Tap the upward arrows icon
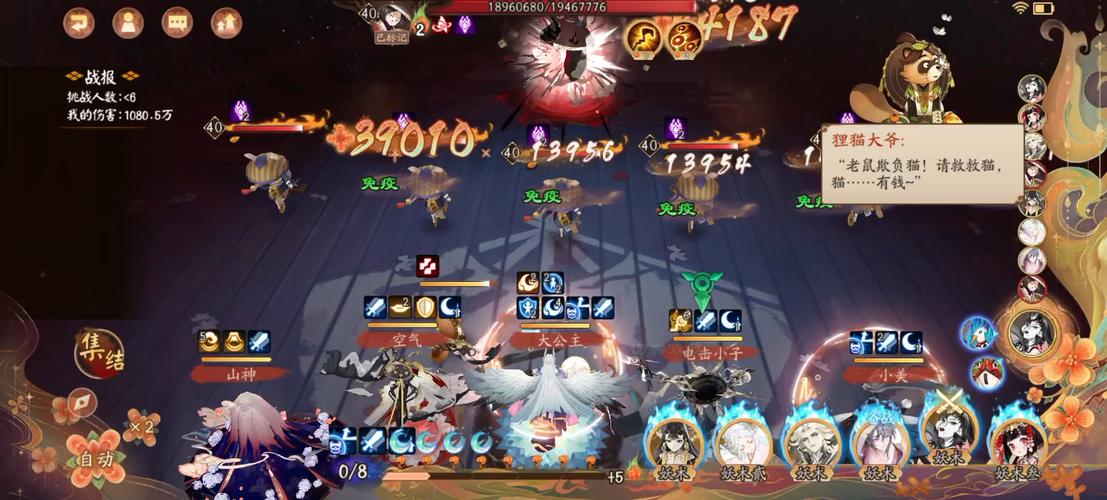Viewport: 1107px width, 500px height. pyautogui.click(x=227, y=22)
